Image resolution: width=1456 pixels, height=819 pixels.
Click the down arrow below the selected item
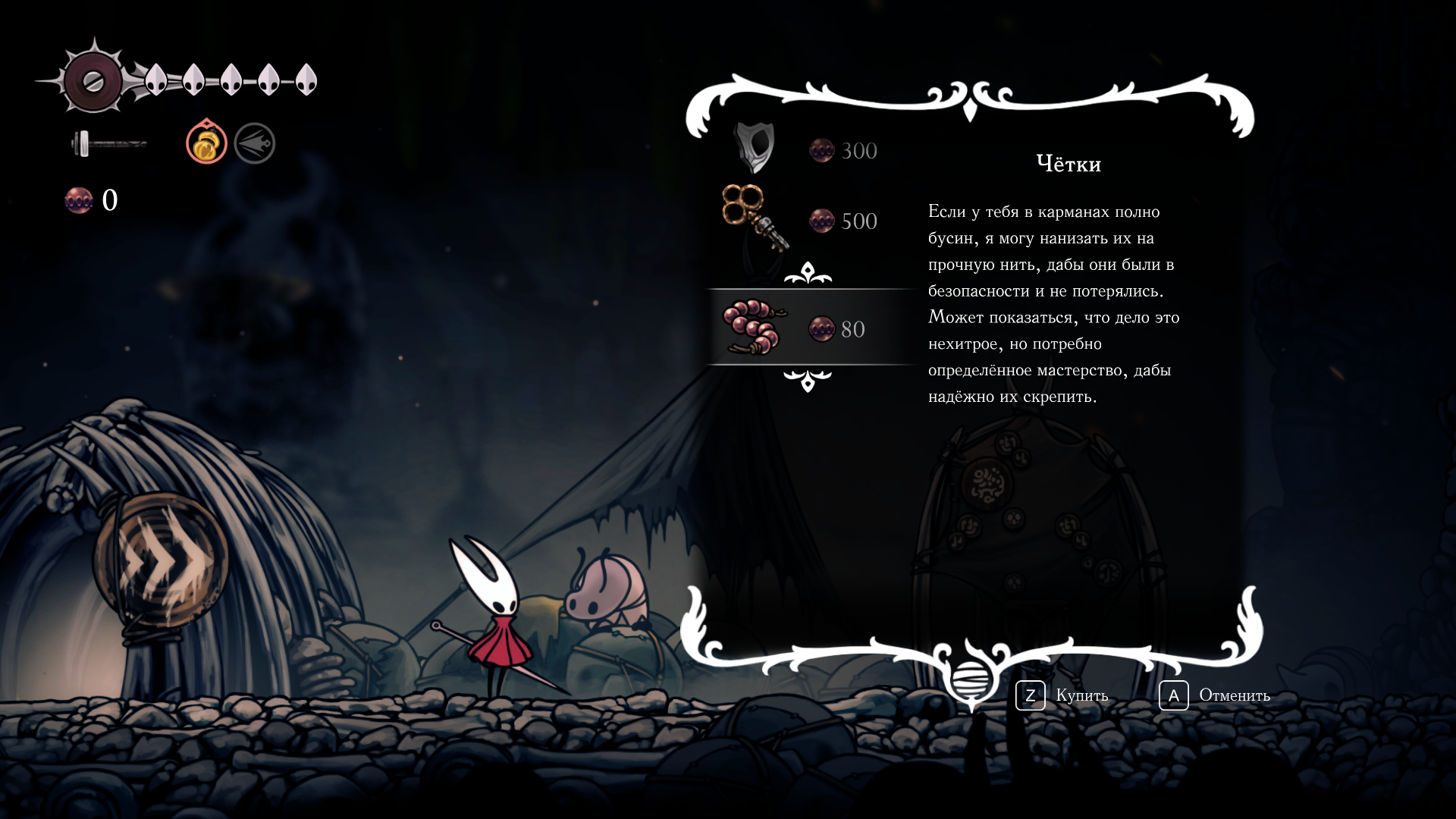click(x=808, y=381)
